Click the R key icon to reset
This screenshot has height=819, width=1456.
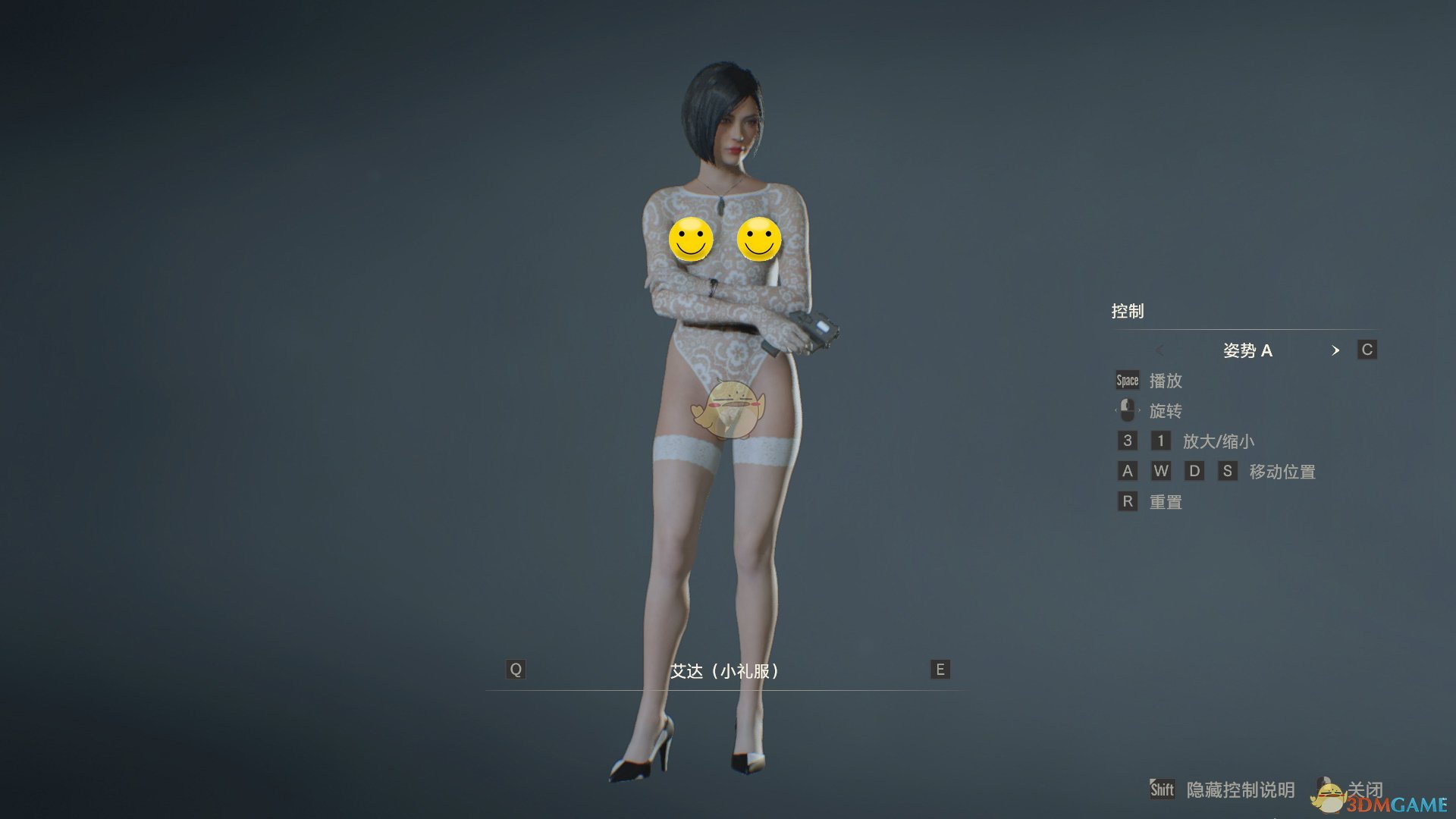tap(1126, 501)
